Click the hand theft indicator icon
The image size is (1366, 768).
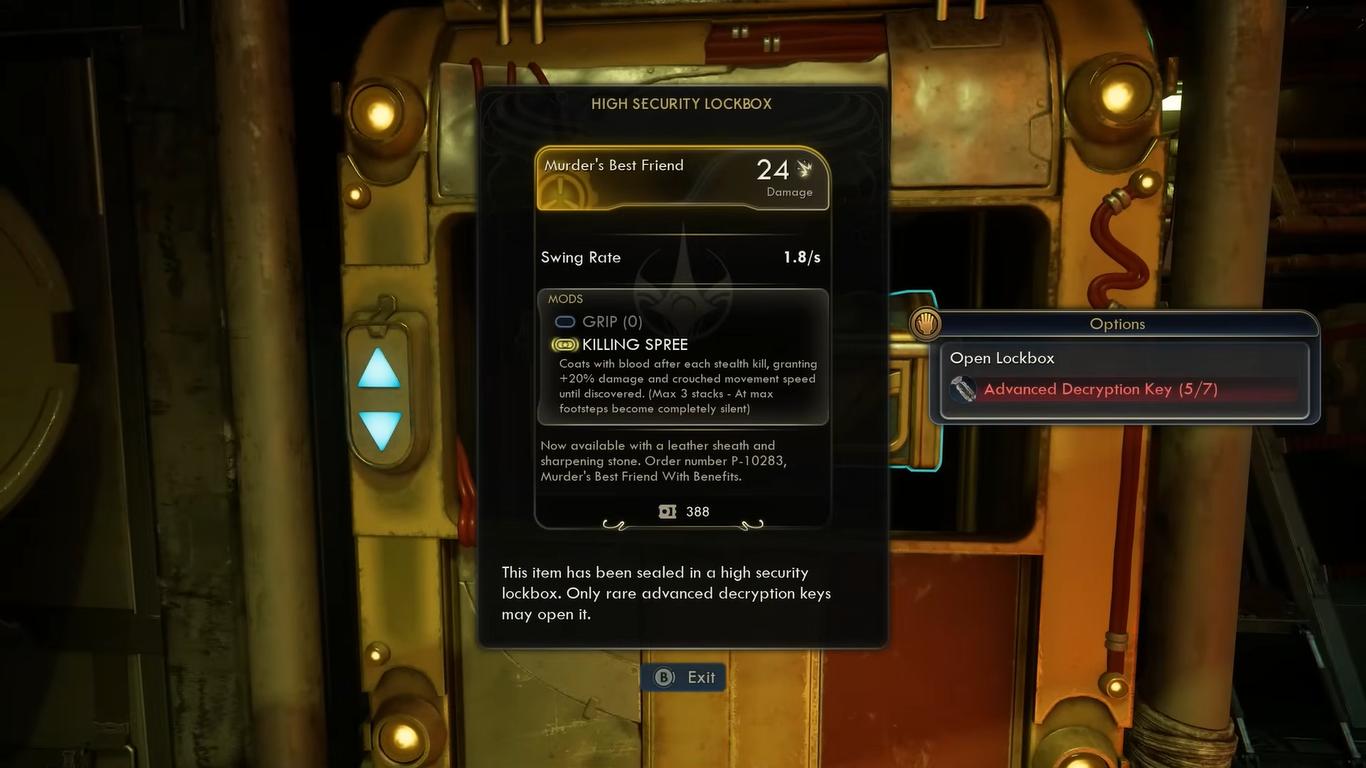point(925,323)
